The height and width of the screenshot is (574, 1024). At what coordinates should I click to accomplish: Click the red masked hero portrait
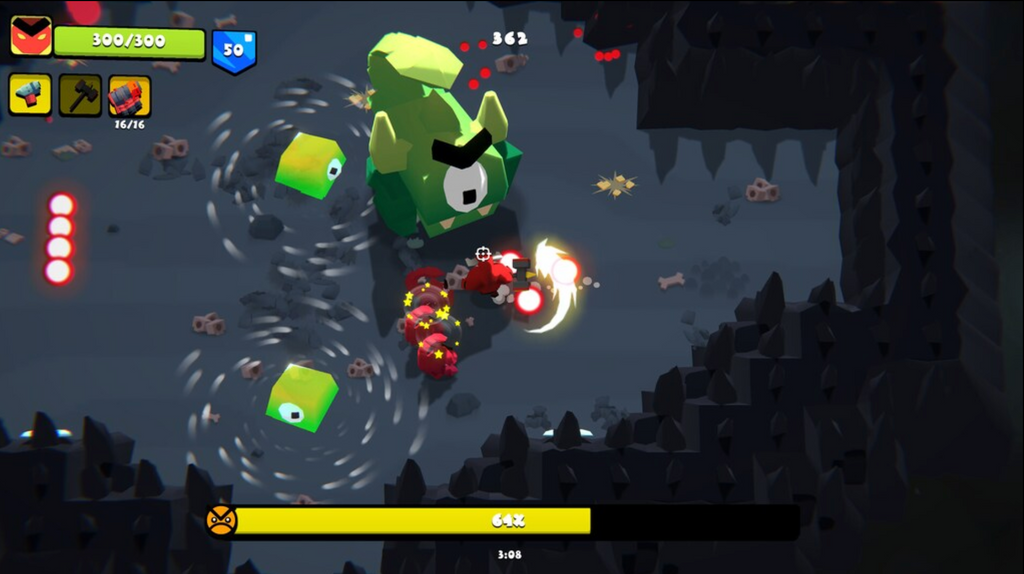point(31,37)
